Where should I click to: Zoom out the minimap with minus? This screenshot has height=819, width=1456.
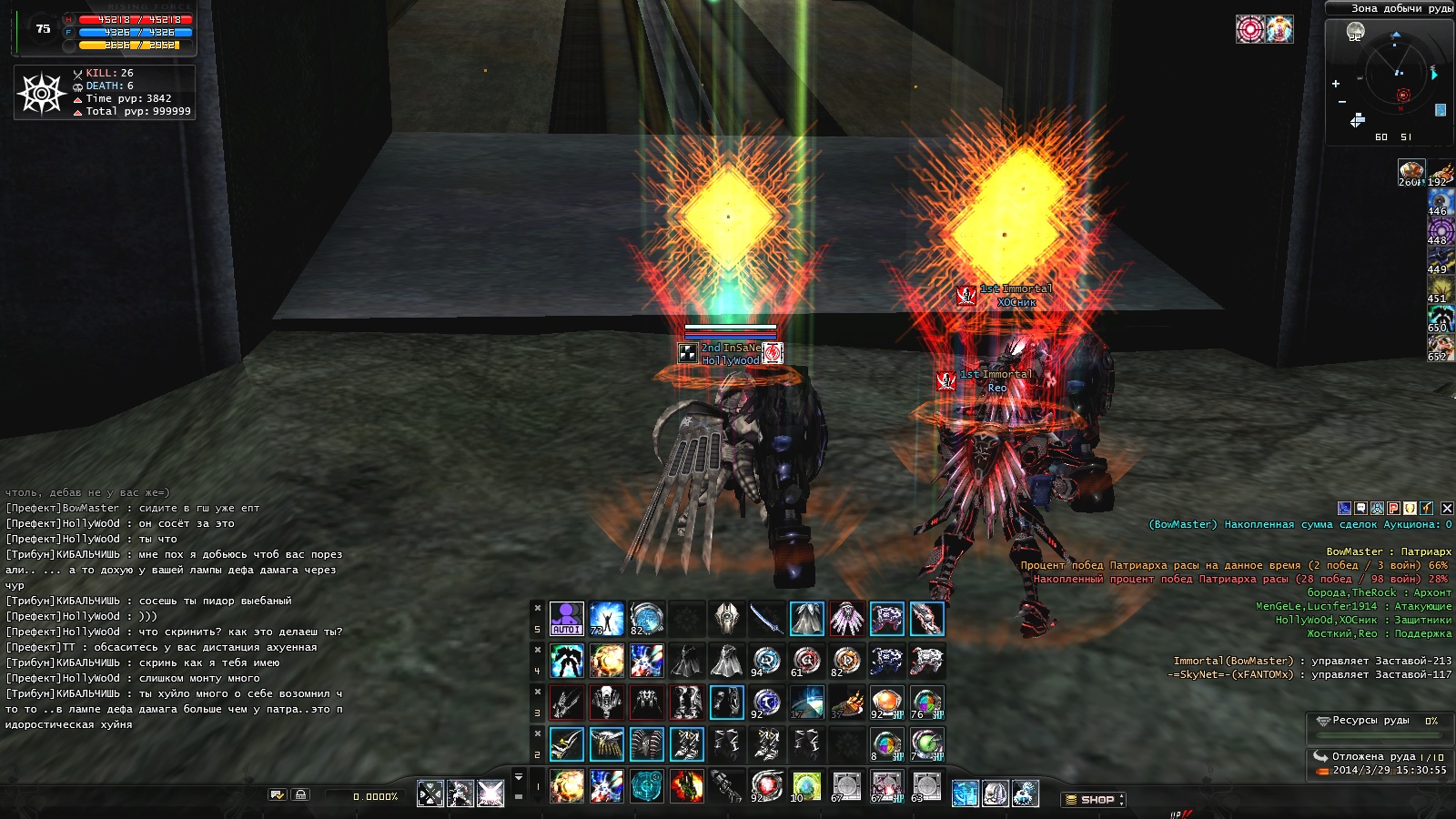[x=1341, y=102]
